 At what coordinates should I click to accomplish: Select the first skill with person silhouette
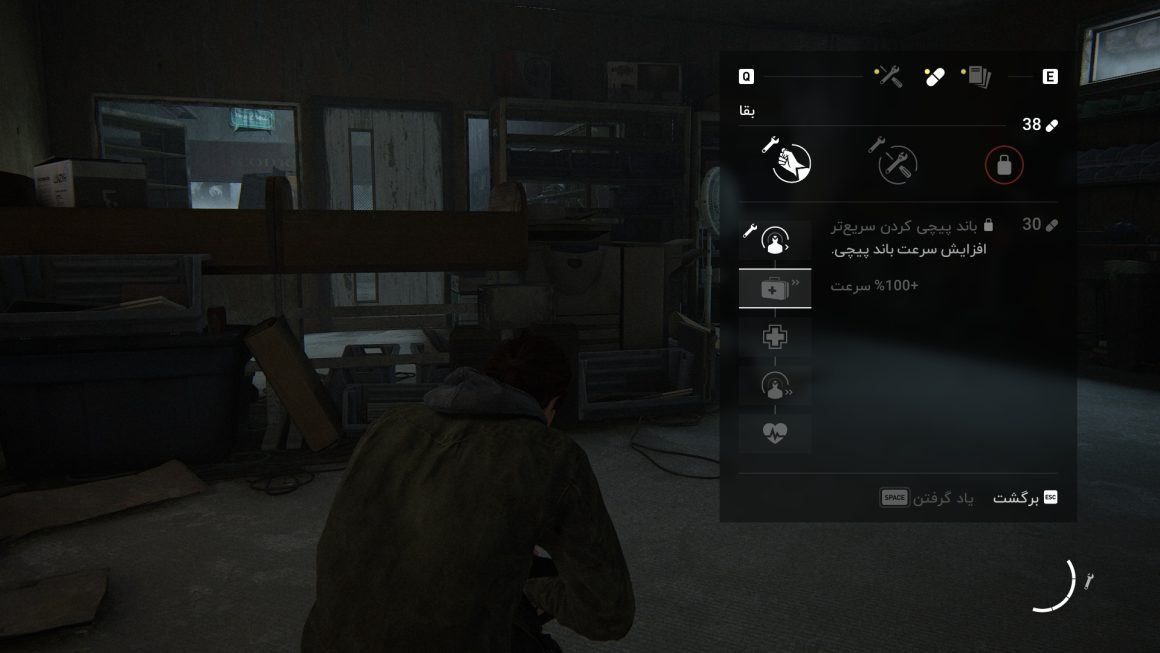(x=775, y=240)
